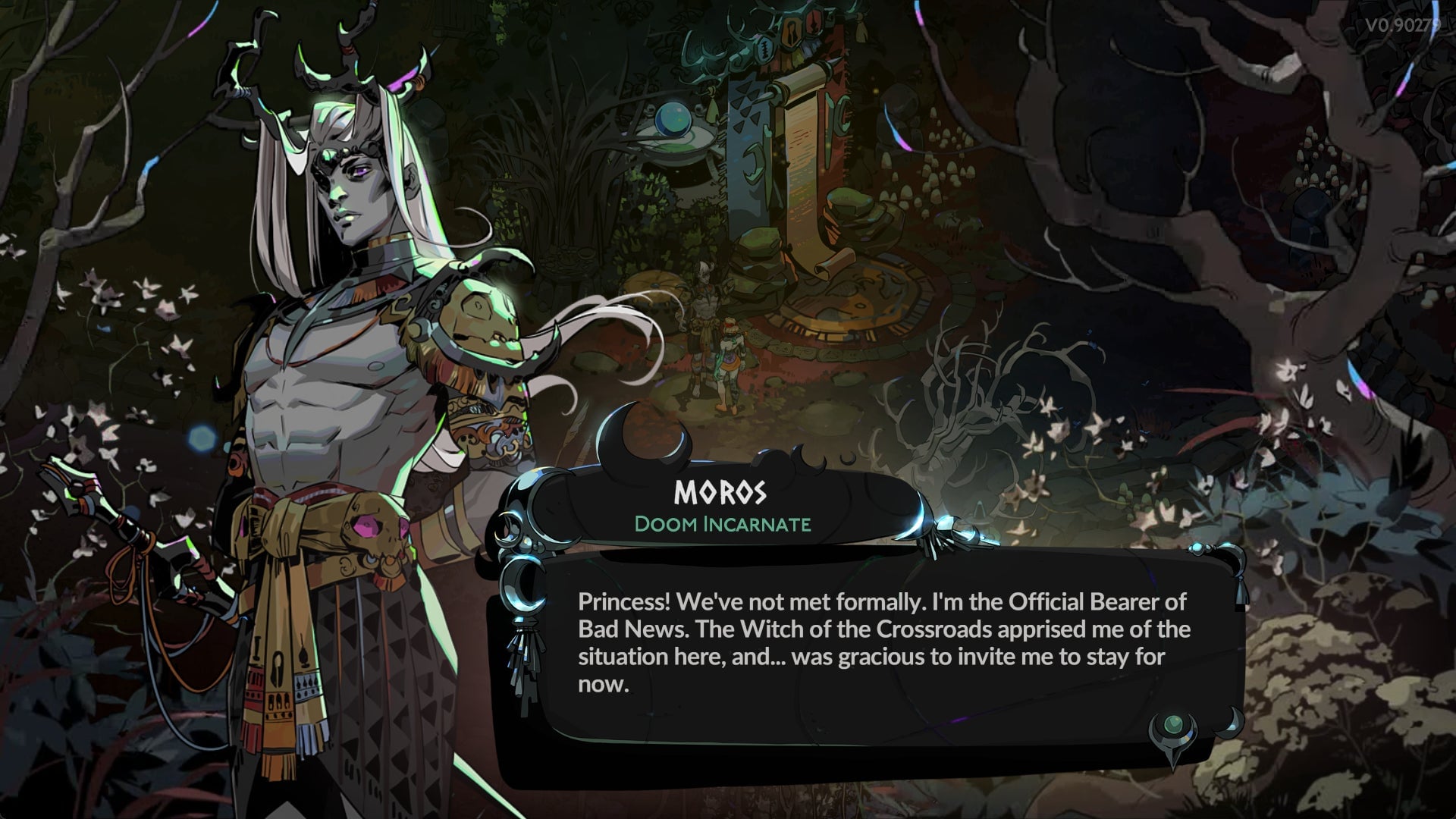Select the V0.90279 version label
This screenshot has height=819, width=1456.
pyautogui.click(x=1401, y=23)
